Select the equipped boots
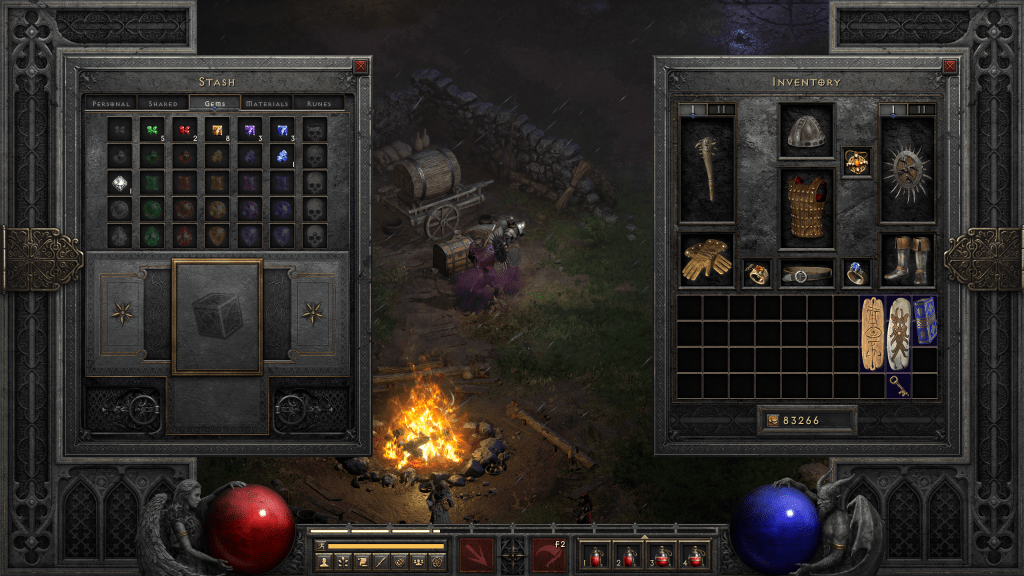 907,260
